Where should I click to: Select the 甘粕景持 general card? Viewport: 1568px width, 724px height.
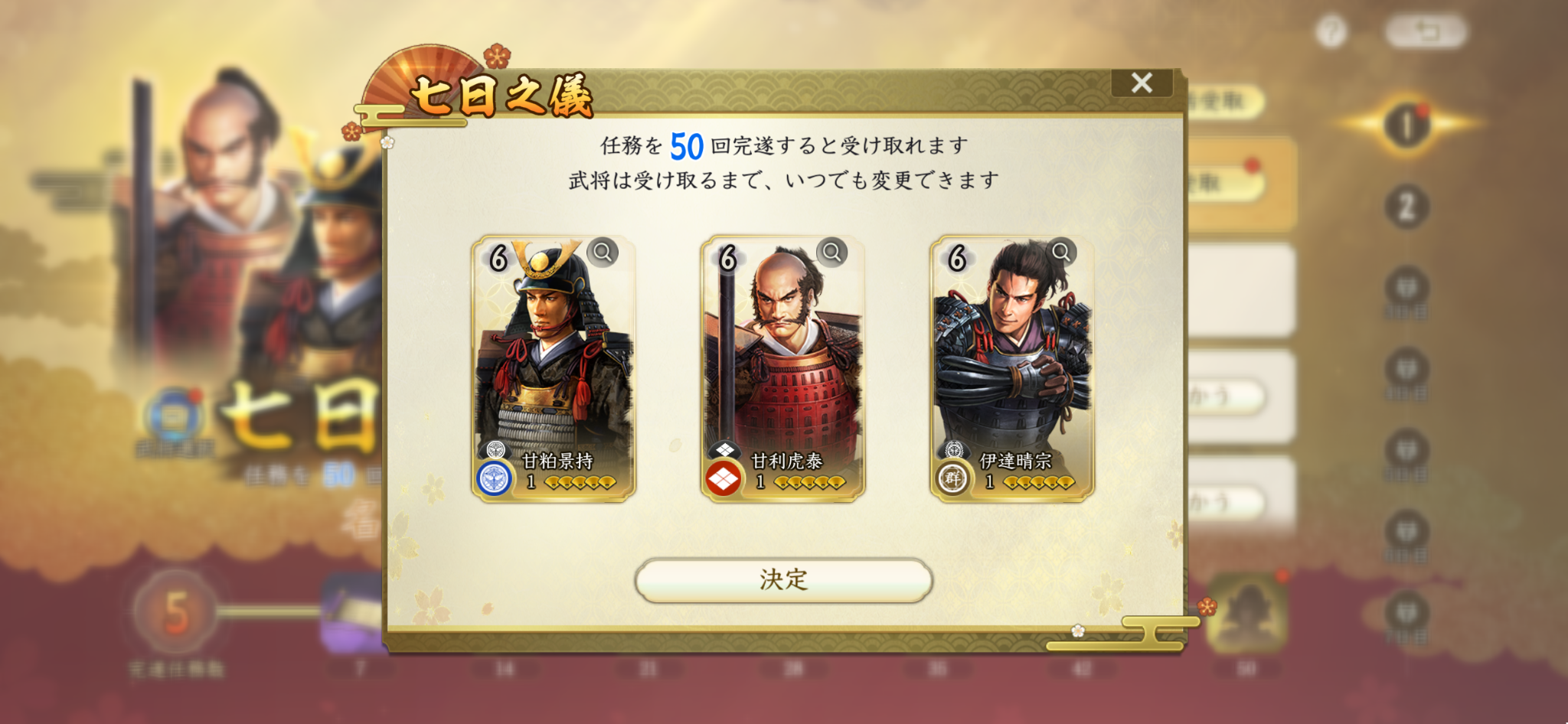[x=553, y=369]
